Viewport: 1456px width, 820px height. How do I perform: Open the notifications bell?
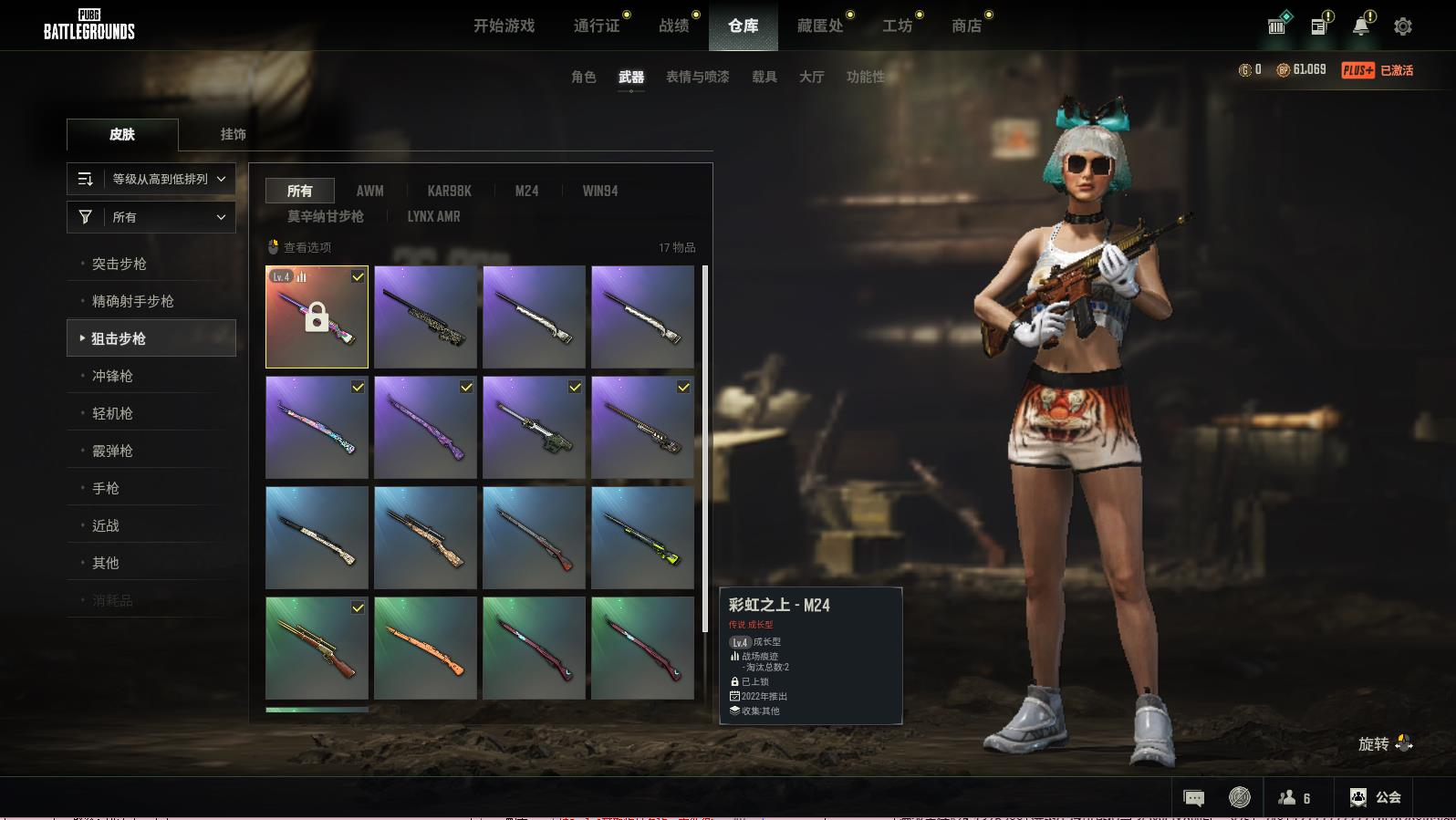tap(1360, 26)
